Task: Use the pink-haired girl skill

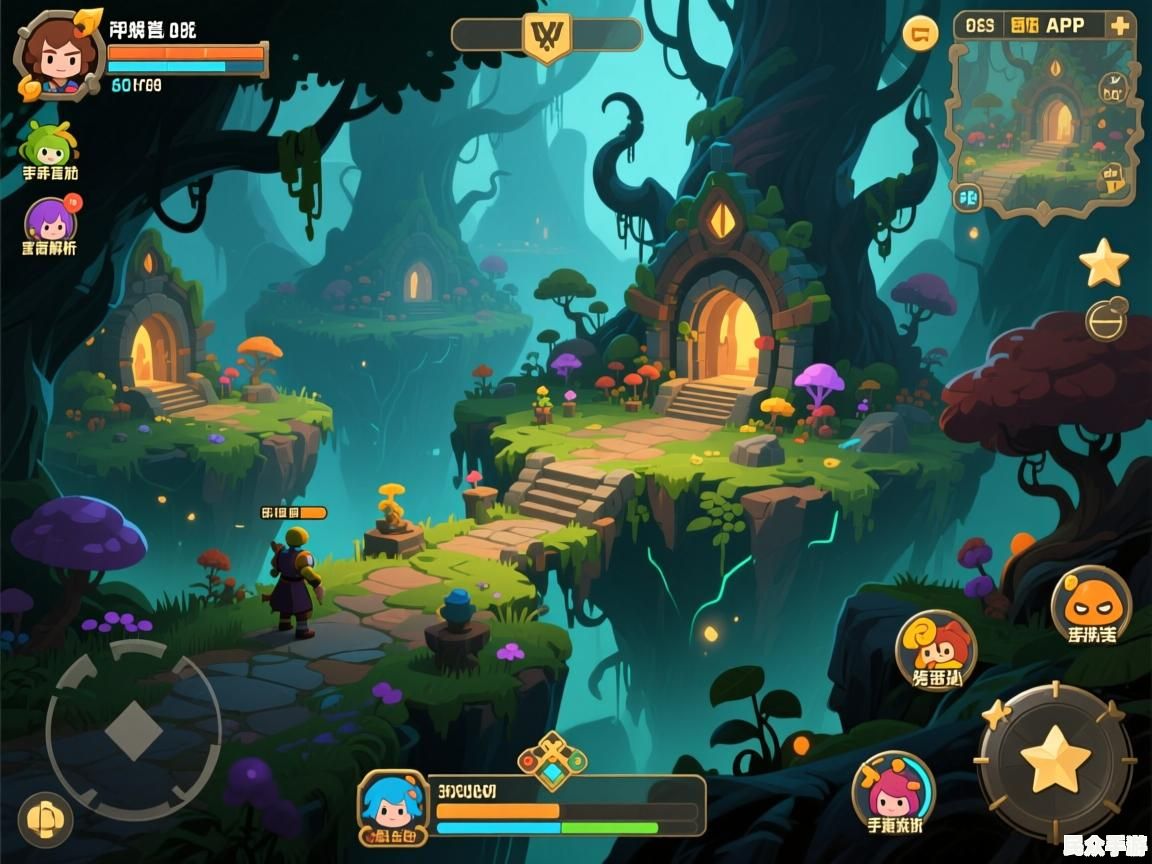Action: [x=893, y=790]
